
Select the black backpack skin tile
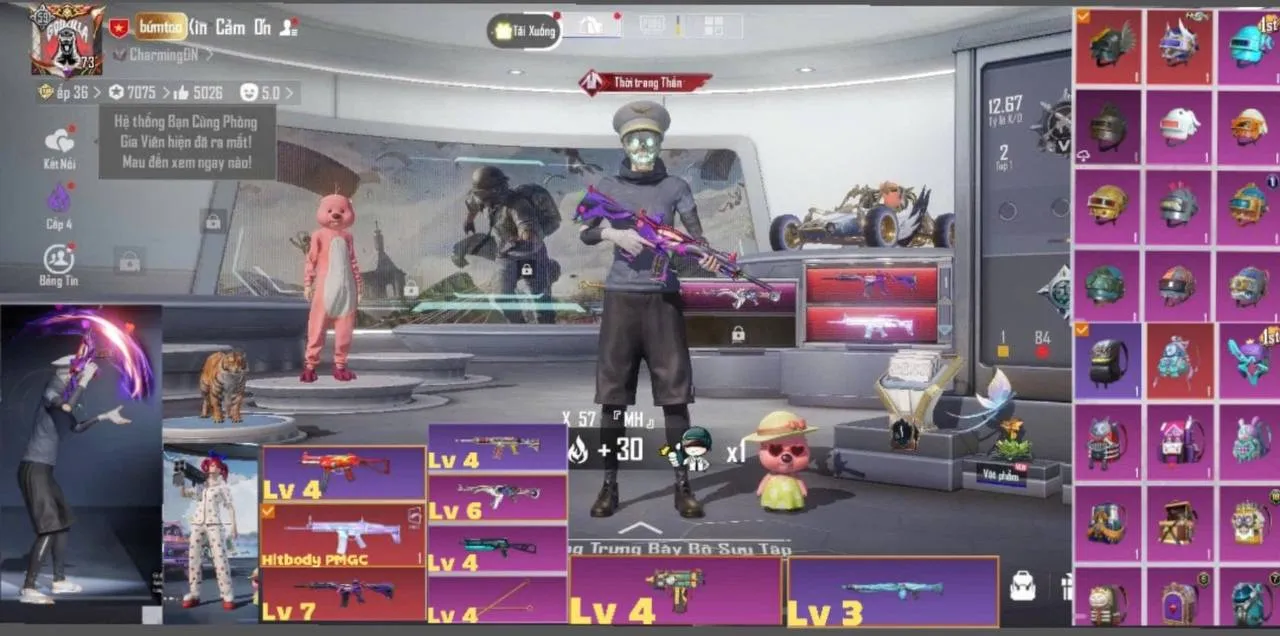[1108, 361]
